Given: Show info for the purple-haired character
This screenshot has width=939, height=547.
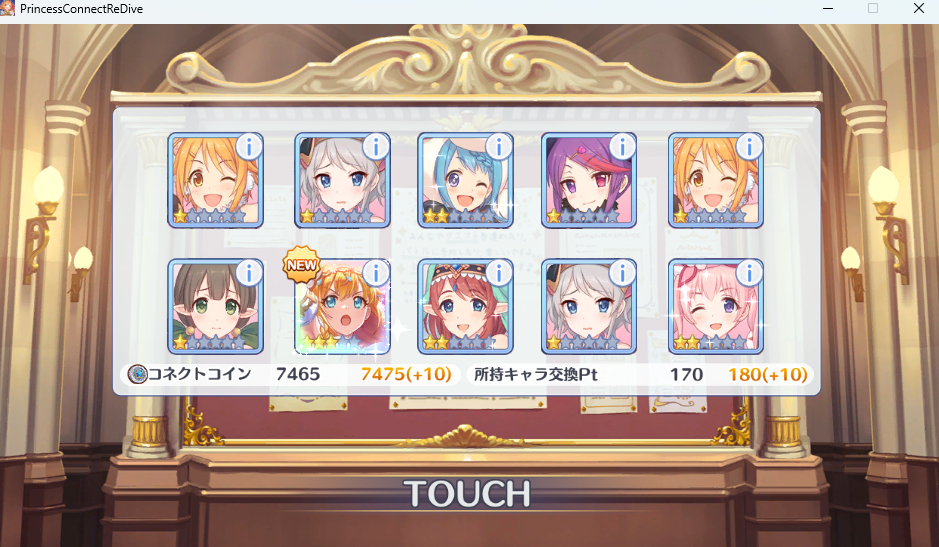Looking at the screenshot, I should click(622, 147).
